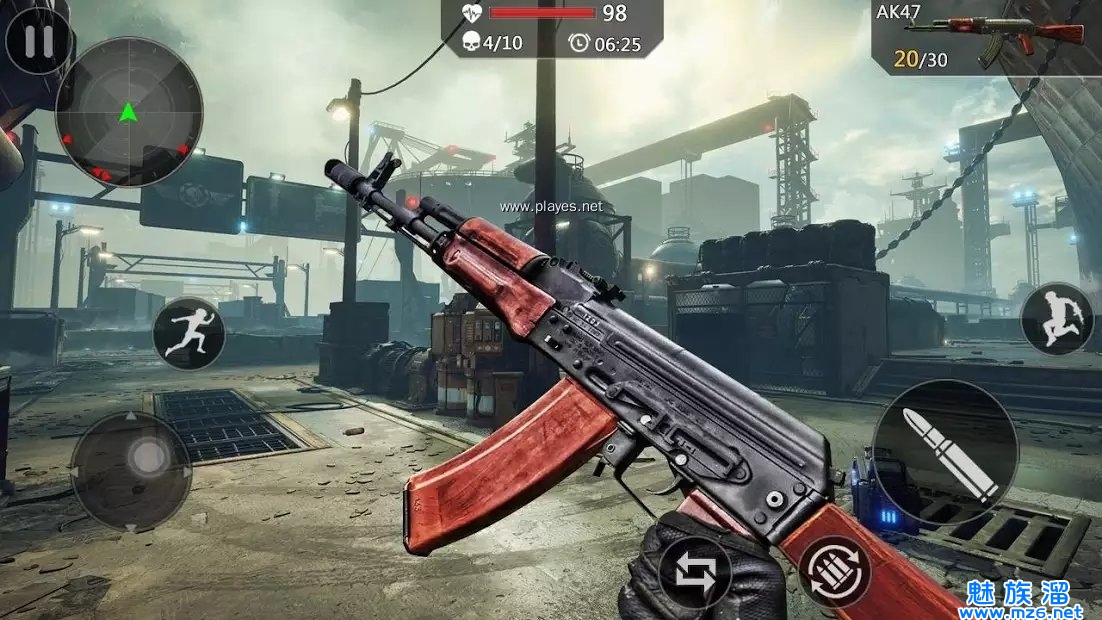
Task: Touch the virtual movement joystick
Action: click(131, 470)
